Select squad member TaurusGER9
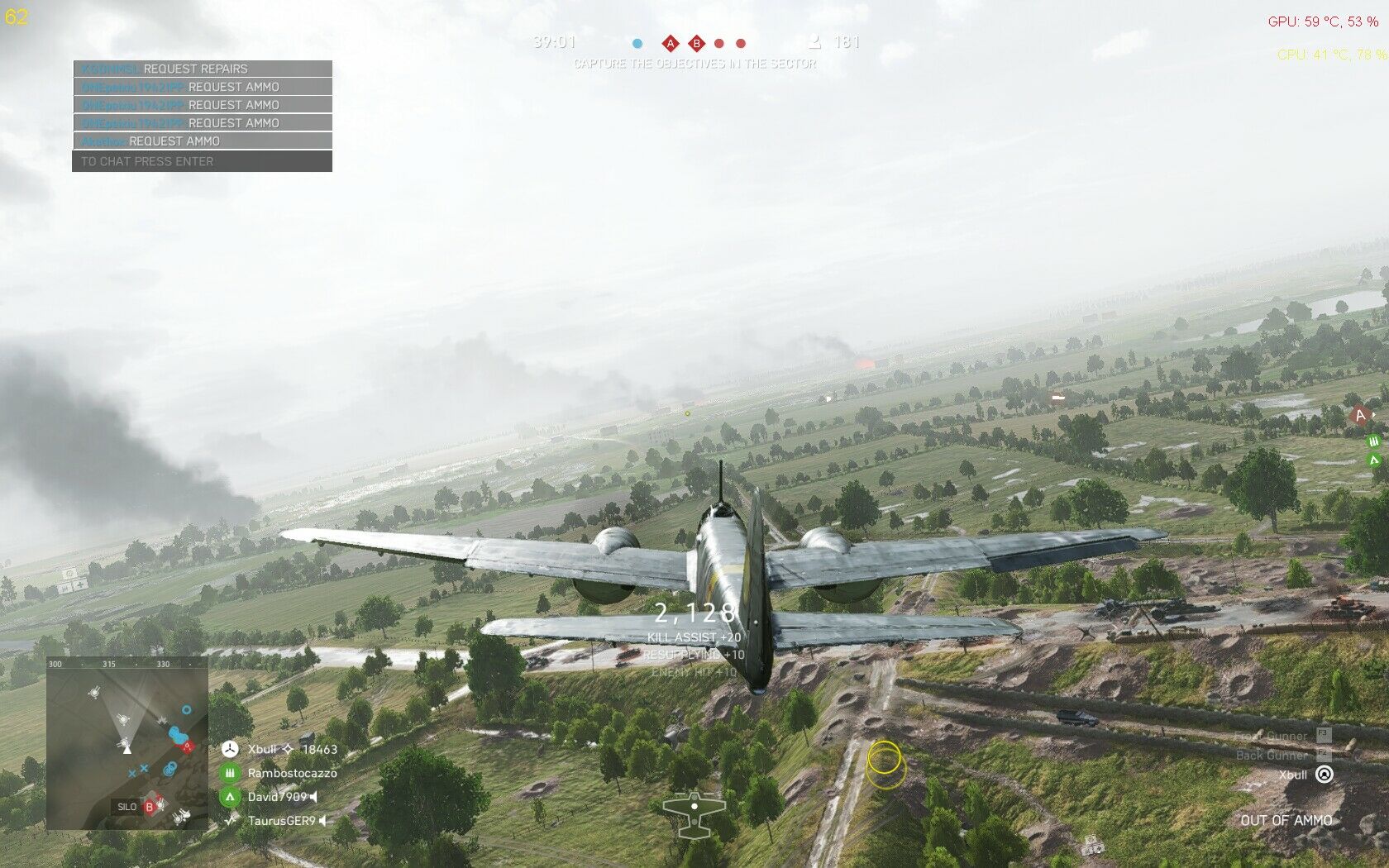 pos(281,821)
